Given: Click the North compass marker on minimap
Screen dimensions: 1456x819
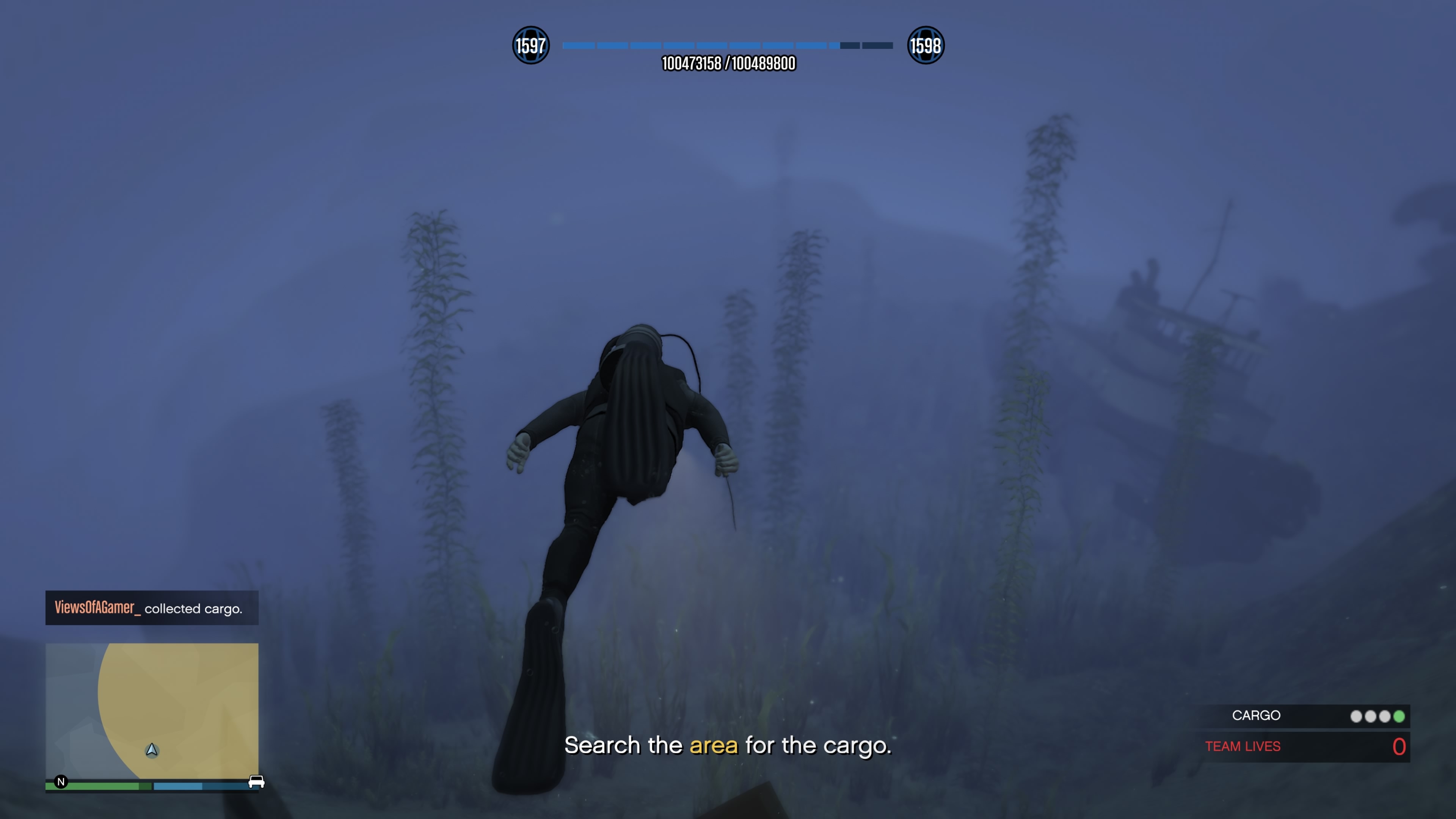Looking at the screenshot, I should point(61,782).
